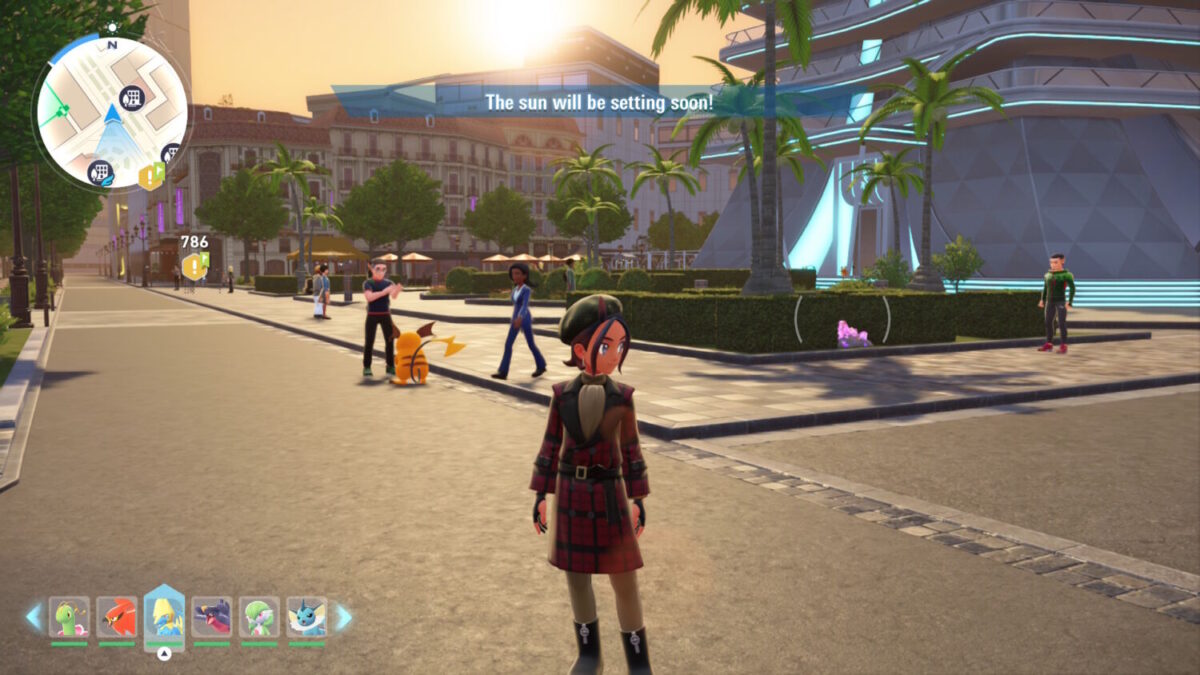Image resolution: width=1200 pixels, height=675 pixels.
Task: Open the circular minimap
Action: pos(111,111)
